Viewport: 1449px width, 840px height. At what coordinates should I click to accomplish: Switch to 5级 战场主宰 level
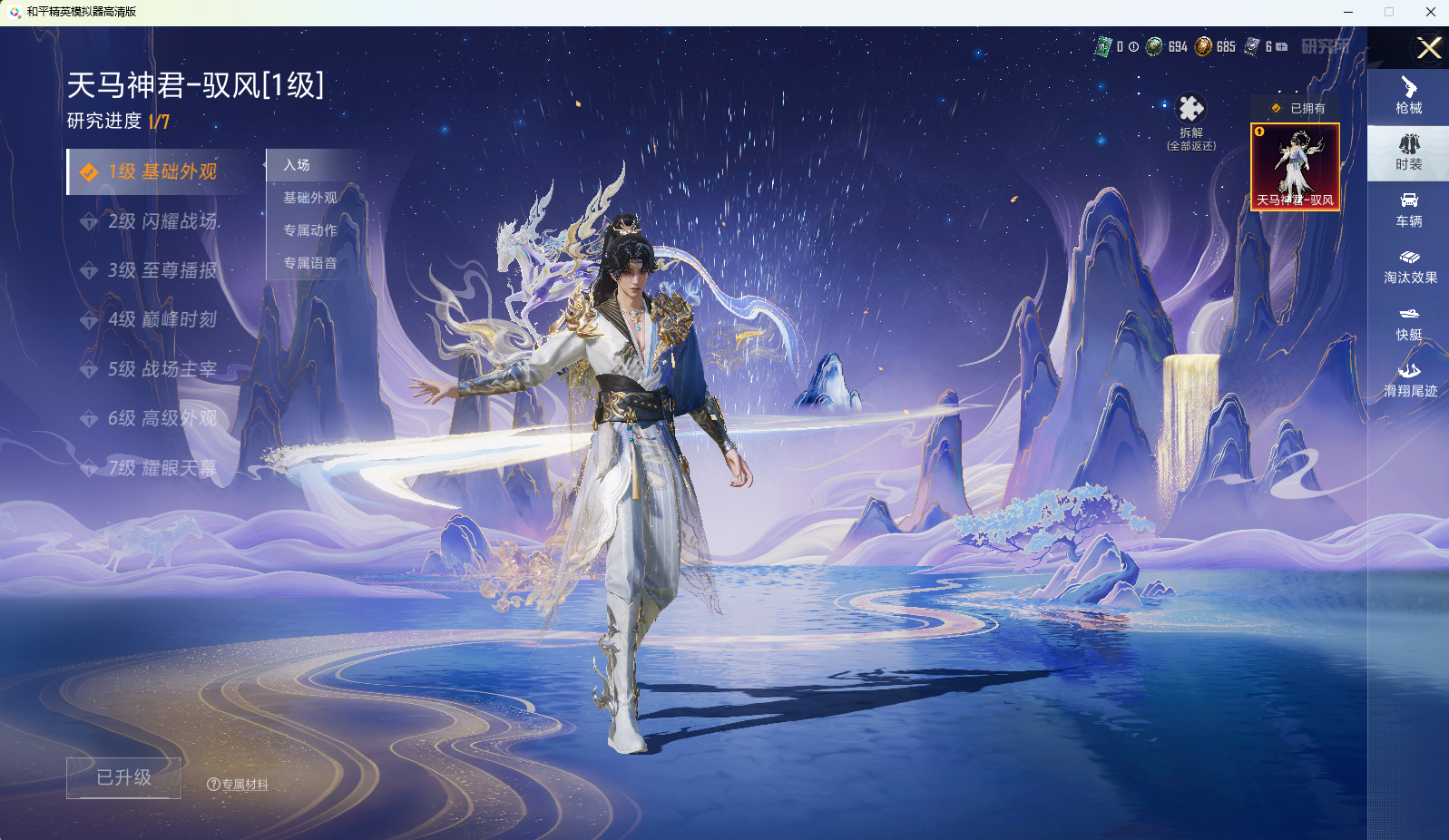(x=162, y=369)
